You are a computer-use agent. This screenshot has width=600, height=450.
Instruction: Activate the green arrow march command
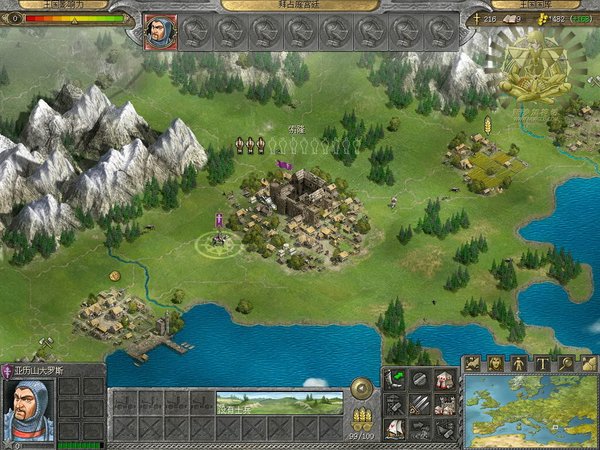pos(395,380)
